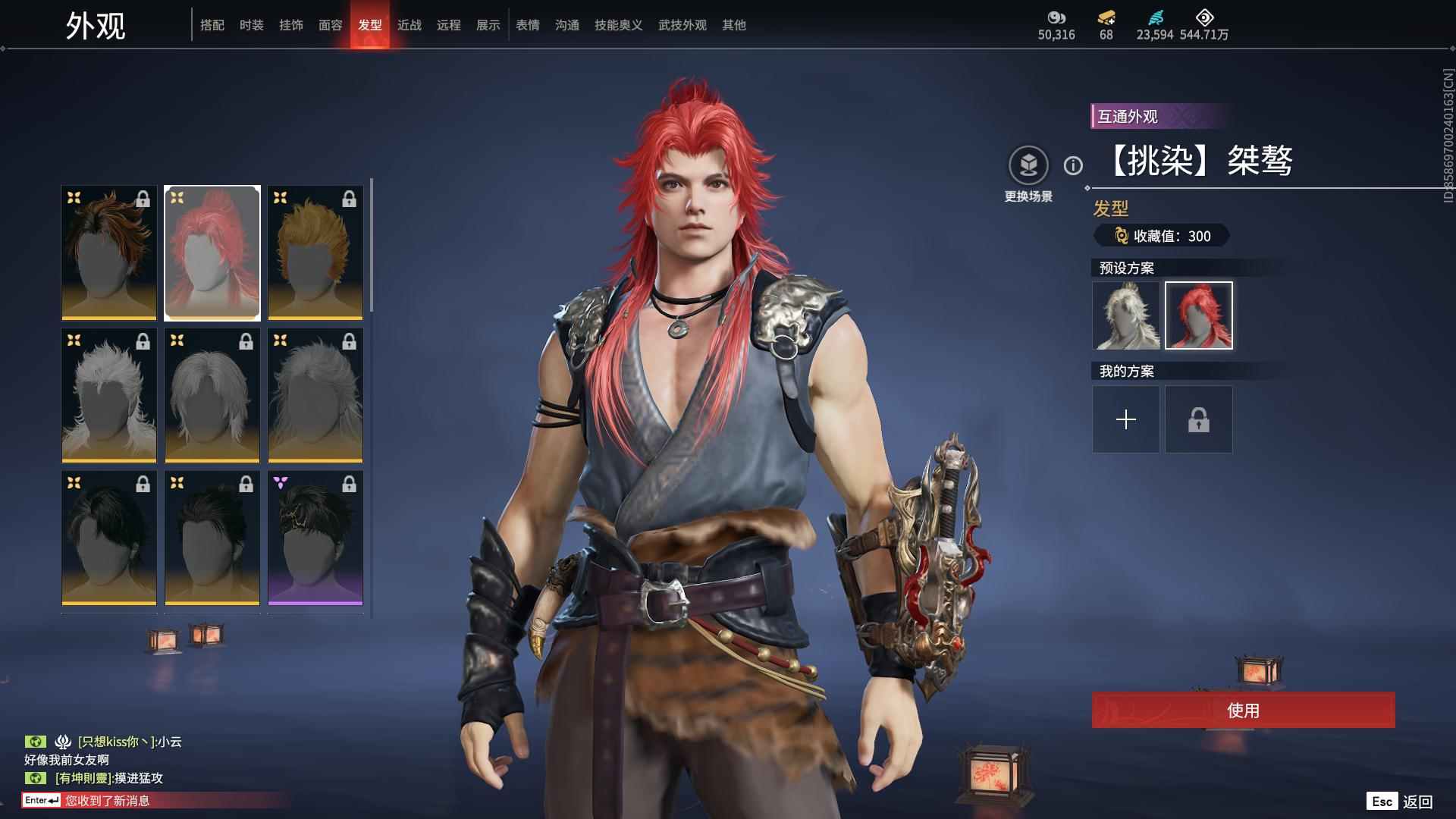The image size is (1456, 819).
Task: Select the 面容 face tab
Action: 331,25
